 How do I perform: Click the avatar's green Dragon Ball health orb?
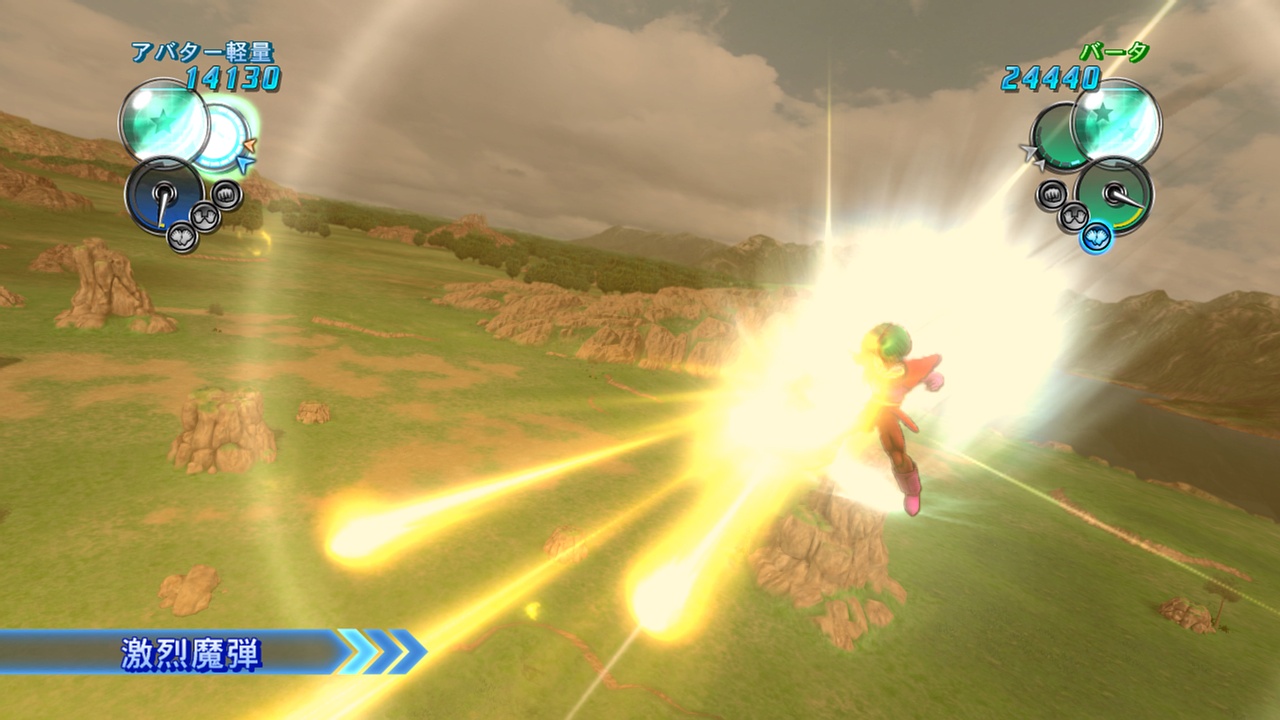pyautogui.click(x=164, y=124)
